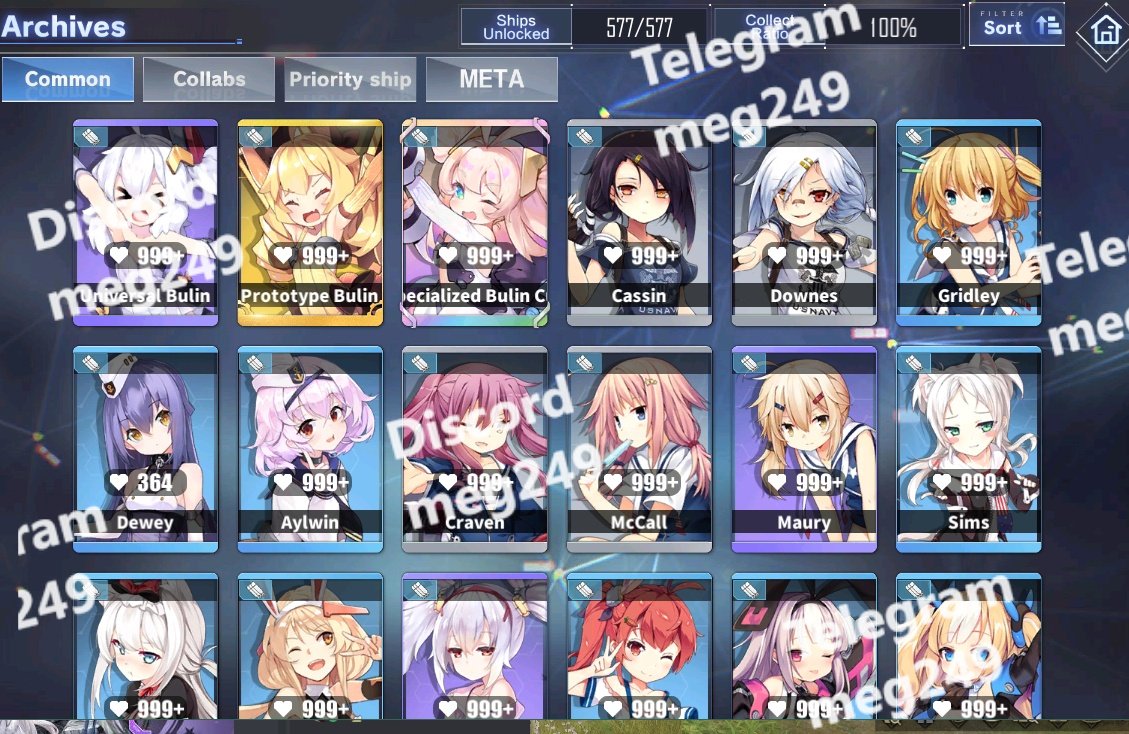
Task: Choose the Prototype Bulin card
Action: 310,222
